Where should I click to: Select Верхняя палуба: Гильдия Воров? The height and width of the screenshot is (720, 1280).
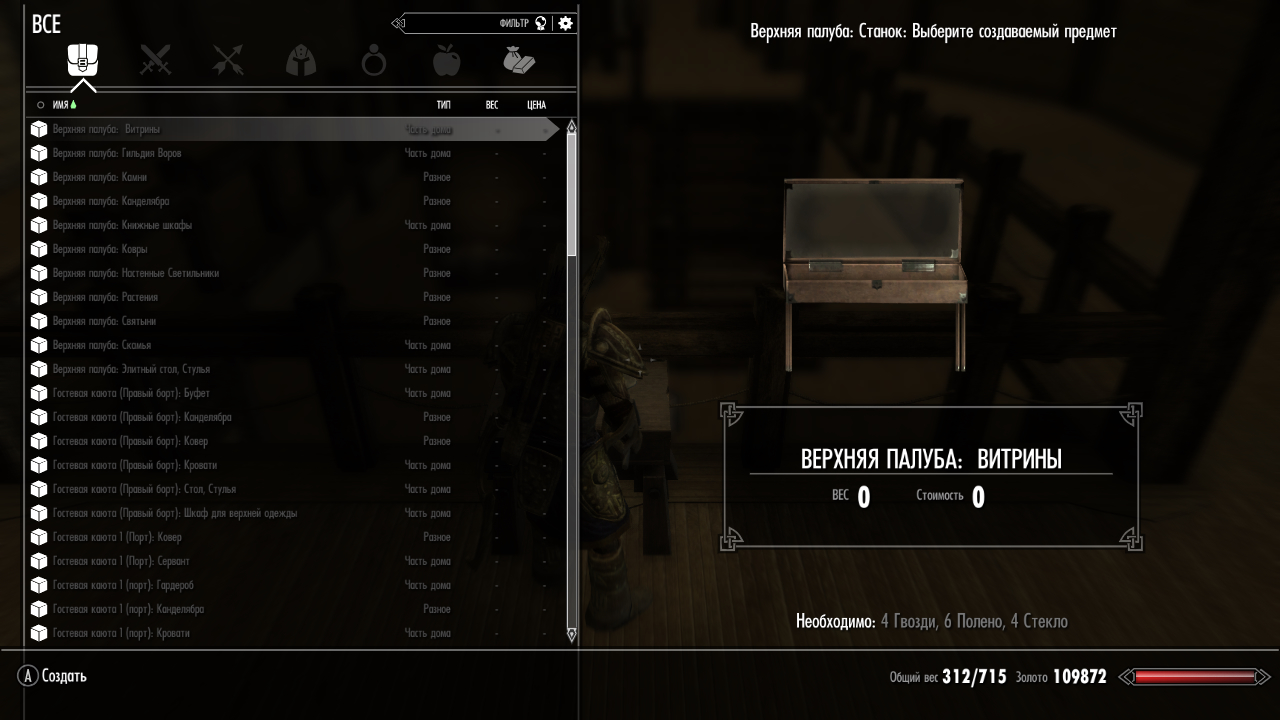pyautogui.click(x=117, y=153)
